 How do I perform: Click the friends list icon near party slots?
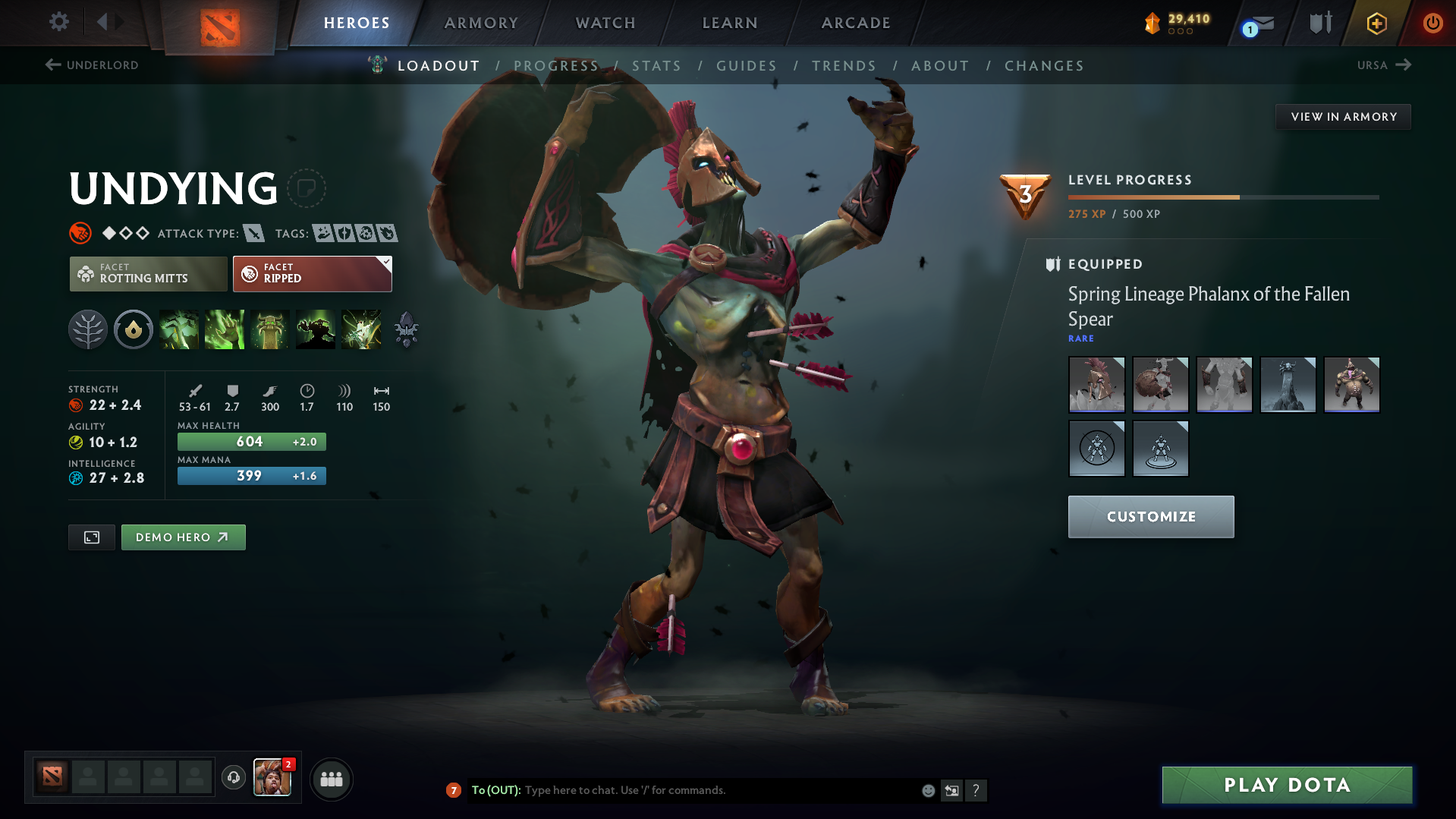click(331, 779)
